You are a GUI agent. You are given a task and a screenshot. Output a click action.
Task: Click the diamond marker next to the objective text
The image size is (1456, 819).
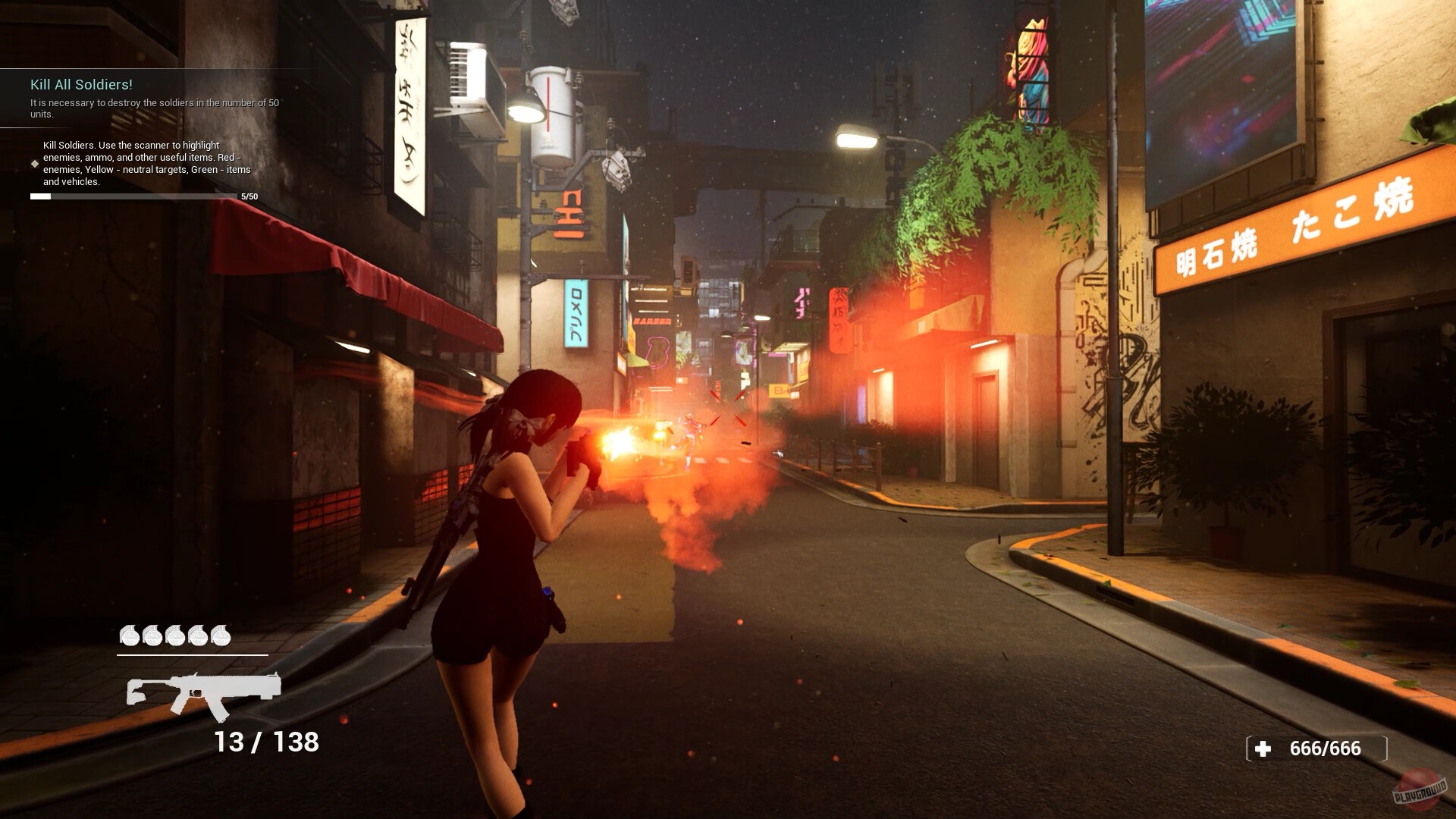tap(33, 162)
